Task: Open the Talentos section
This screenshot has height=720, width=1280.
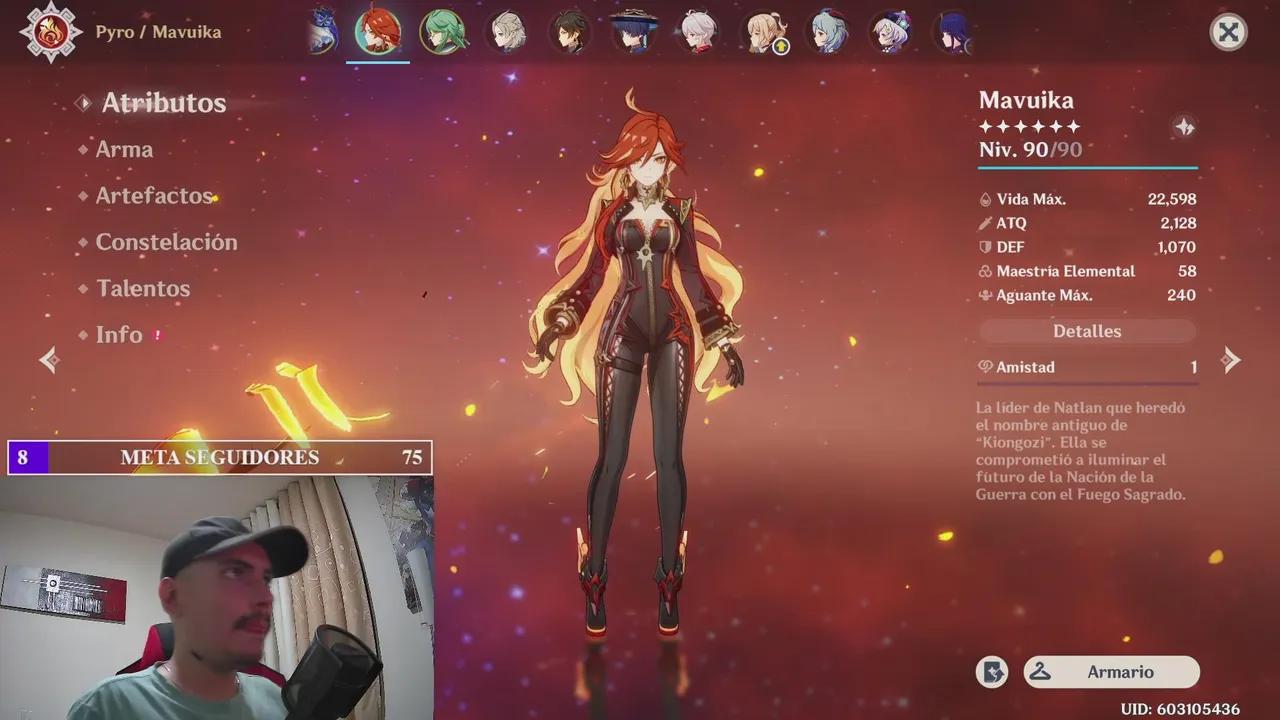Action: click(x=142, y=288)
